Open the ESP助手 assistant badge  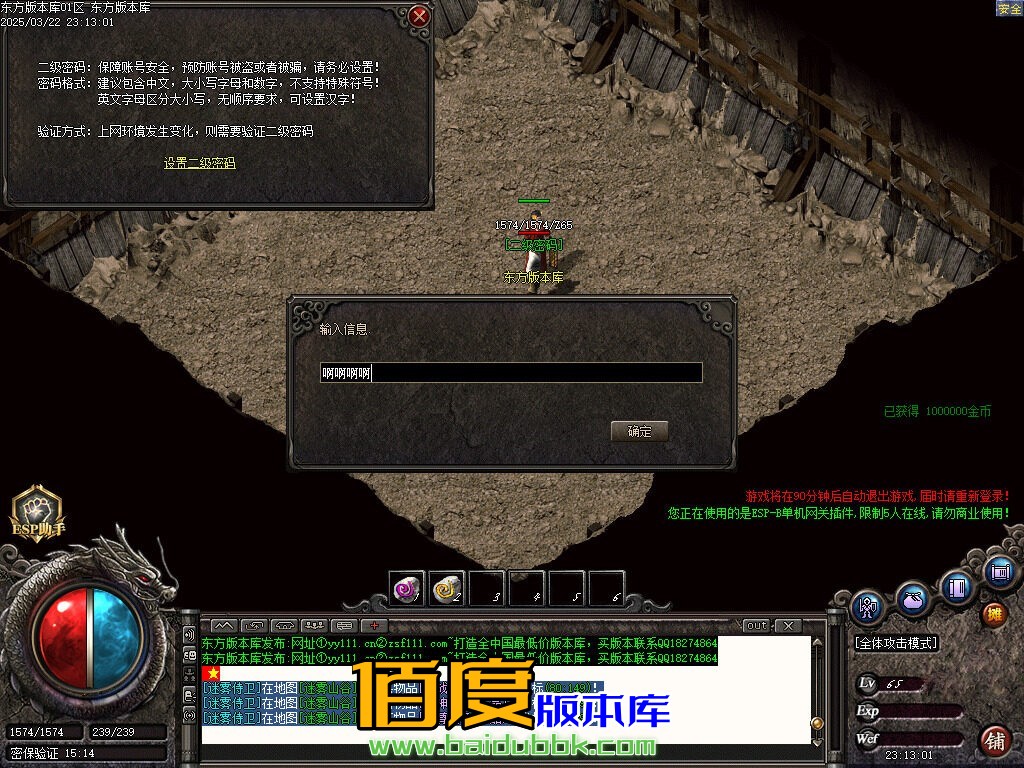(x=37, y=512)
